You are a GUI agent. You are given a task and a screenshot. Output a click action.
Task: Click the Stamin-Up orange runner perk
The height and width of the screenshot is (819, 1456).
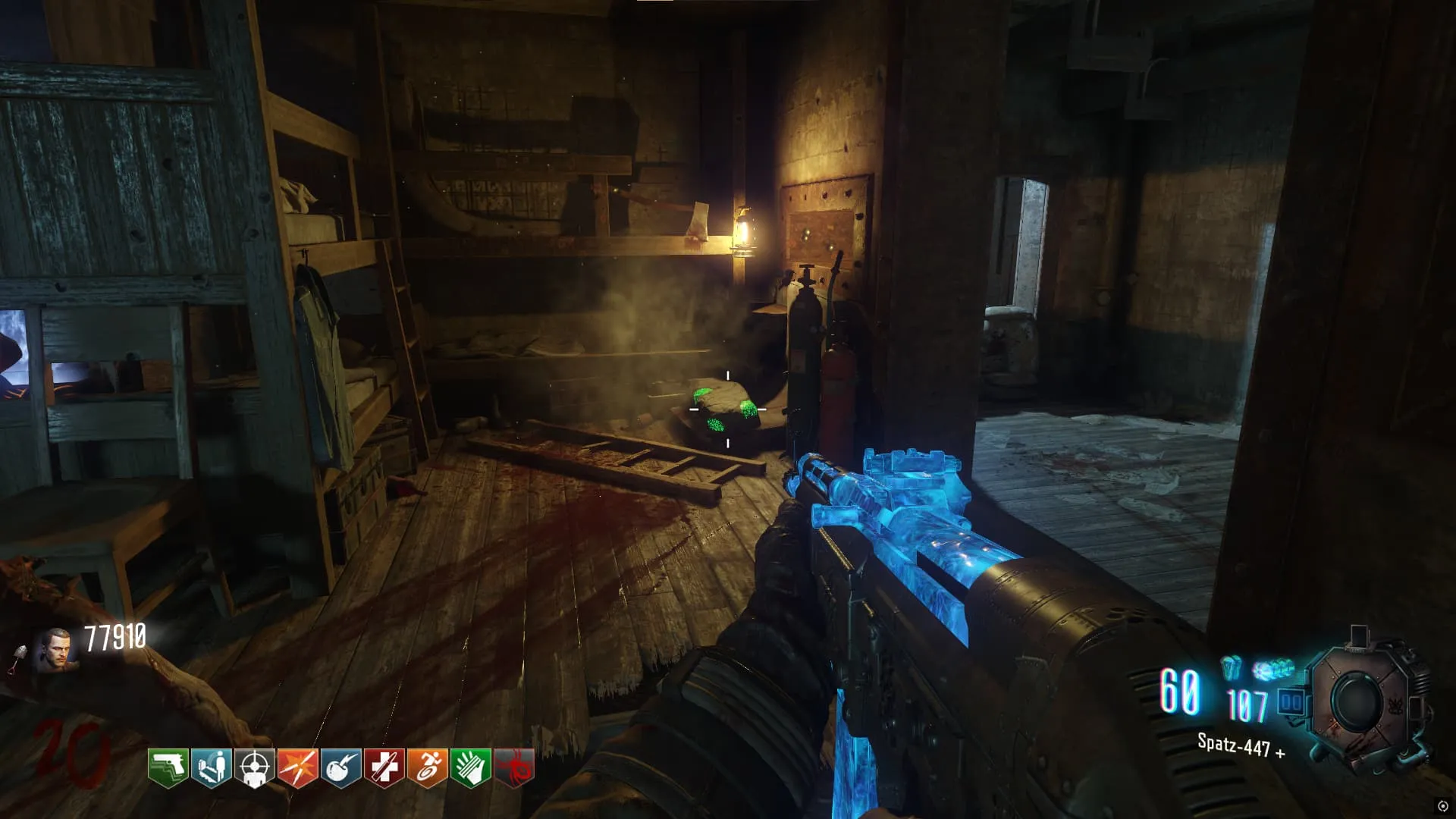tap(427, 768)
